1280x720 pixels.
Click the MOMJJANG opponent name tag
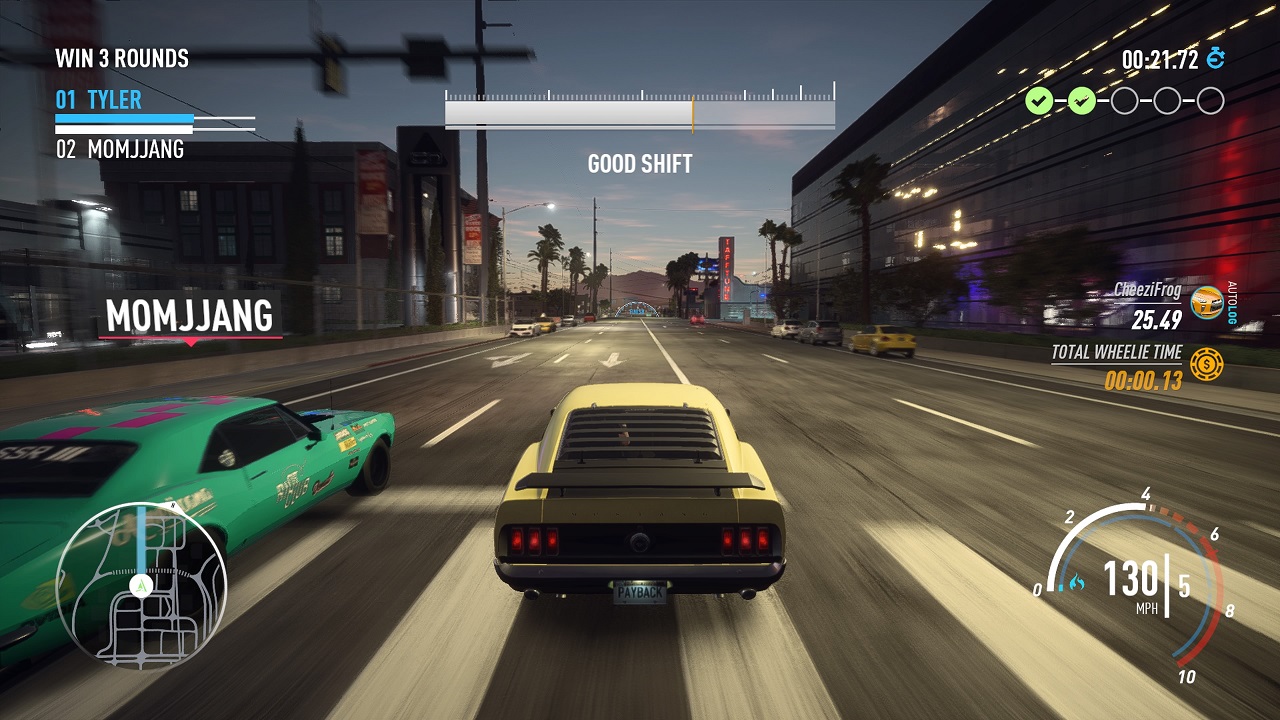pyautogui.click(x=190, y=316)
